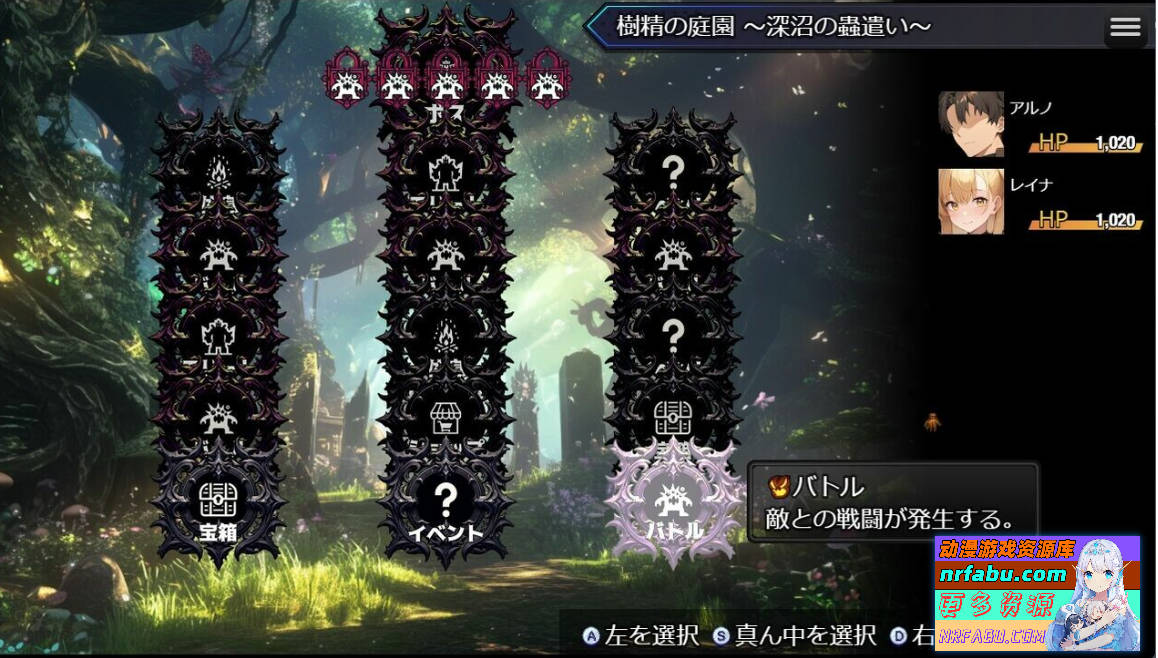The width and height of the screenshot is (1158, 658).
Task: Pick the highlighted バトル battle node
Action: coord(674,503)
